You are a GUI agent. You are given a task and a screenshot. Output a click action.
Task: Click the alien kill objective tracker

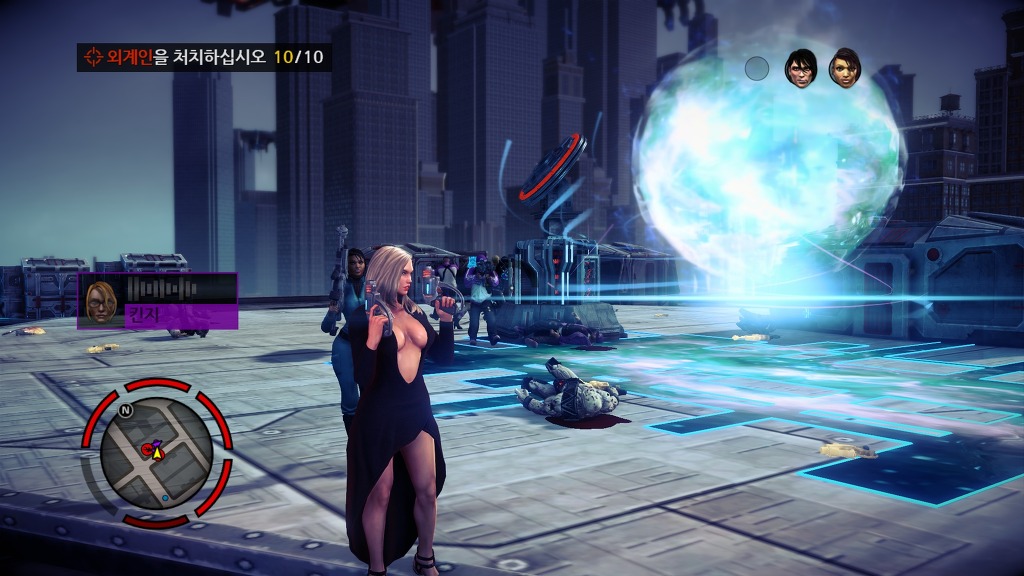coord(204,57)
